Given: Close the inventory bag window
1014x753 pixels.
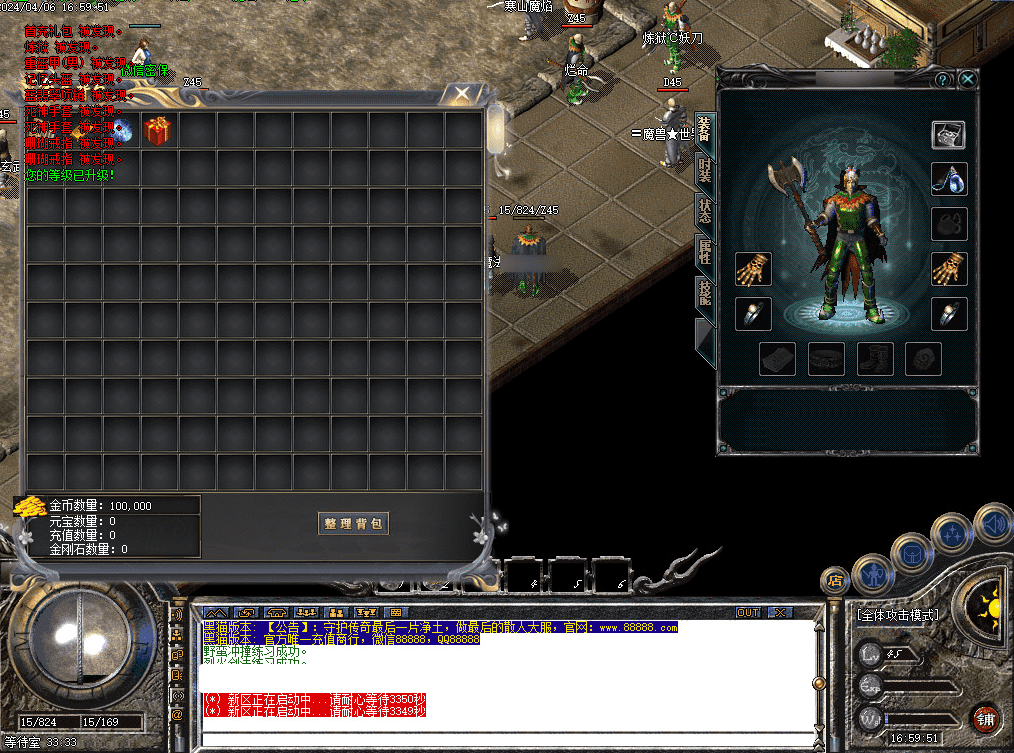Looking at the screenshot, I should click(x=461, y=95).
